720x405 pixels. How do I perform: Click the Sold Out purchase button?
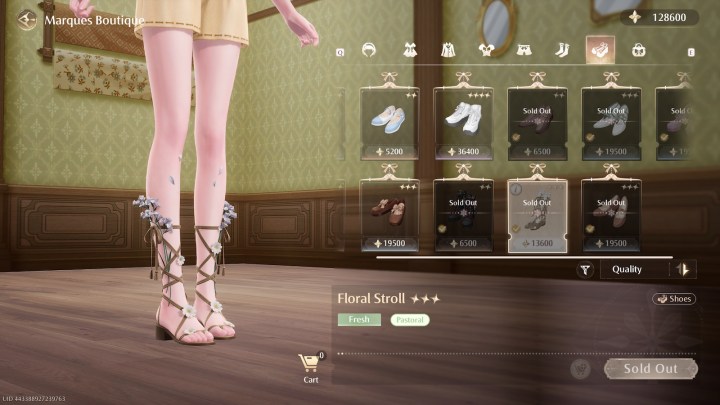(x=651, y=369)
